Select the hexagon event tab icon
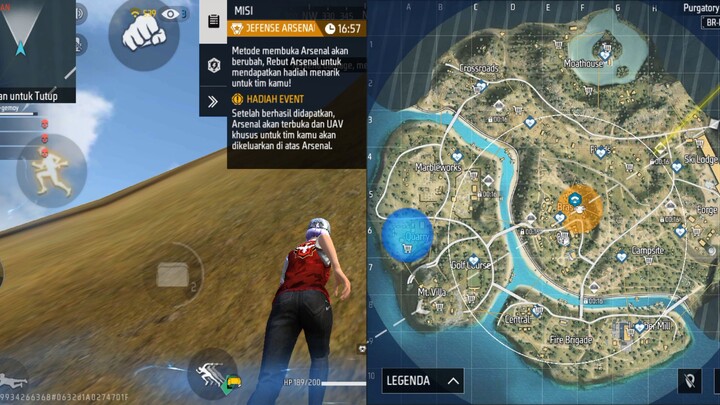Viewport: 720px width, 405px height. click(x=214, y=66)
